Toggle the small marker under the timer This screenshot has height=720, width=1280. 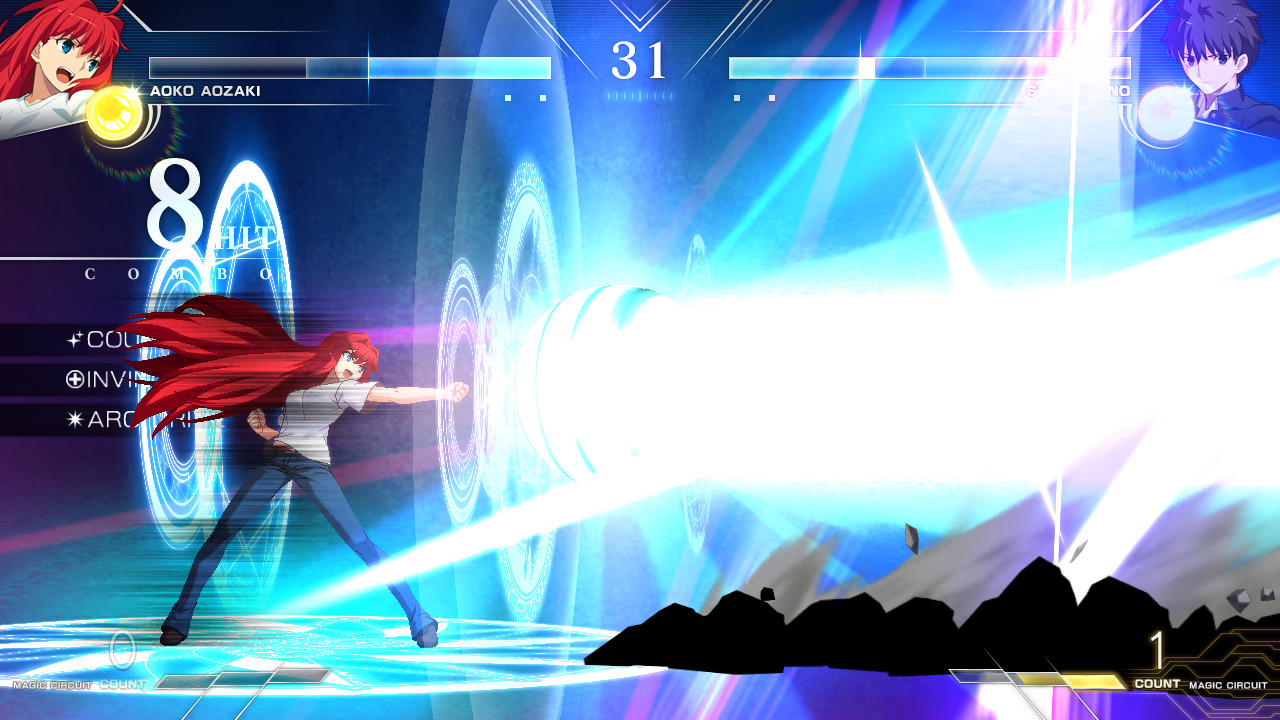point(640,98)
